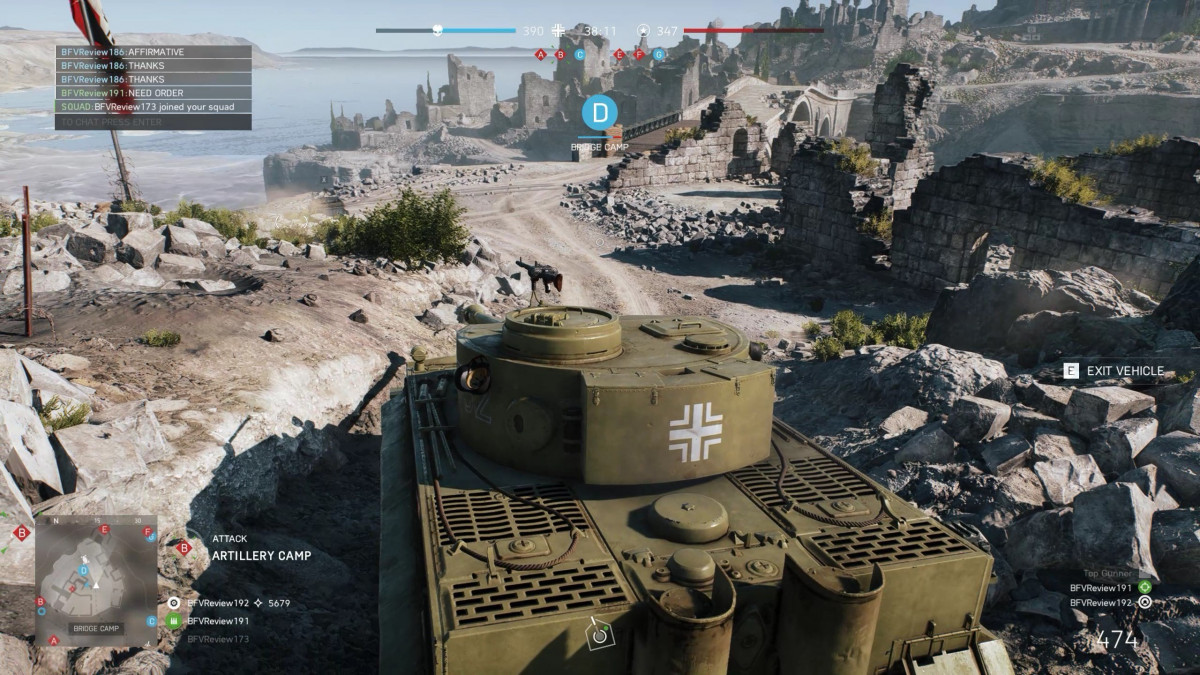Choose BFVReview191 in the squad member list

pos(218,621)
